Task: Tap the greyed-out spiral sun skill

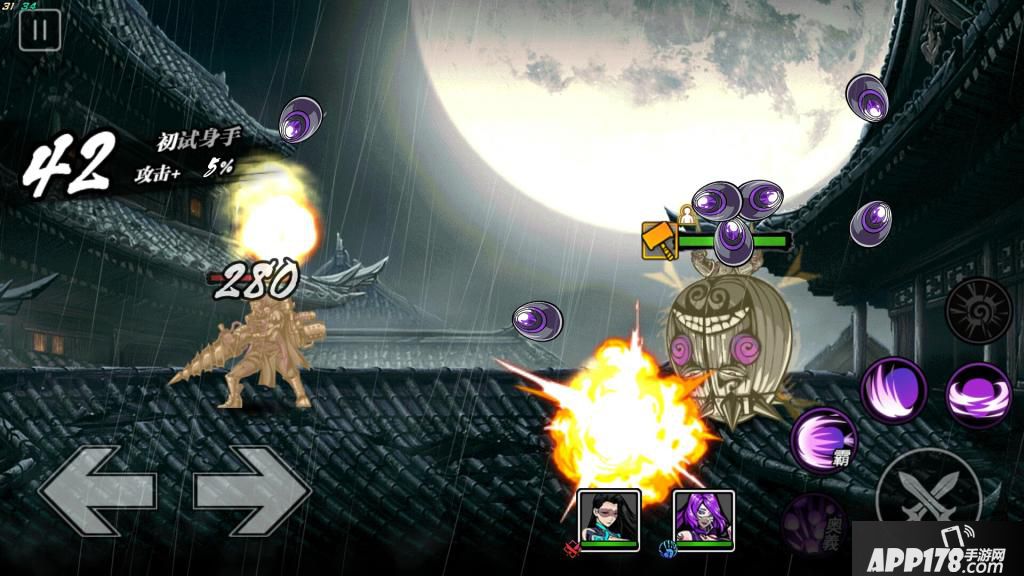Action: (978, 311)
